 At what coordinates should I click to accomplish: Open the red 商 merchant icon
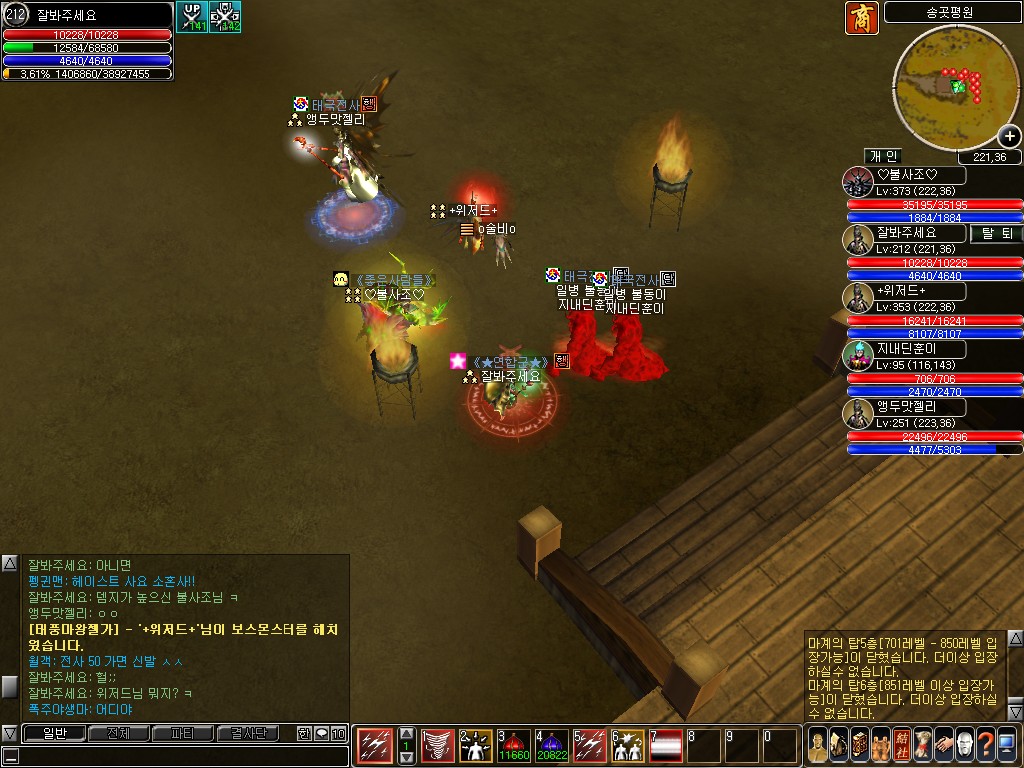tap(861, 18)
